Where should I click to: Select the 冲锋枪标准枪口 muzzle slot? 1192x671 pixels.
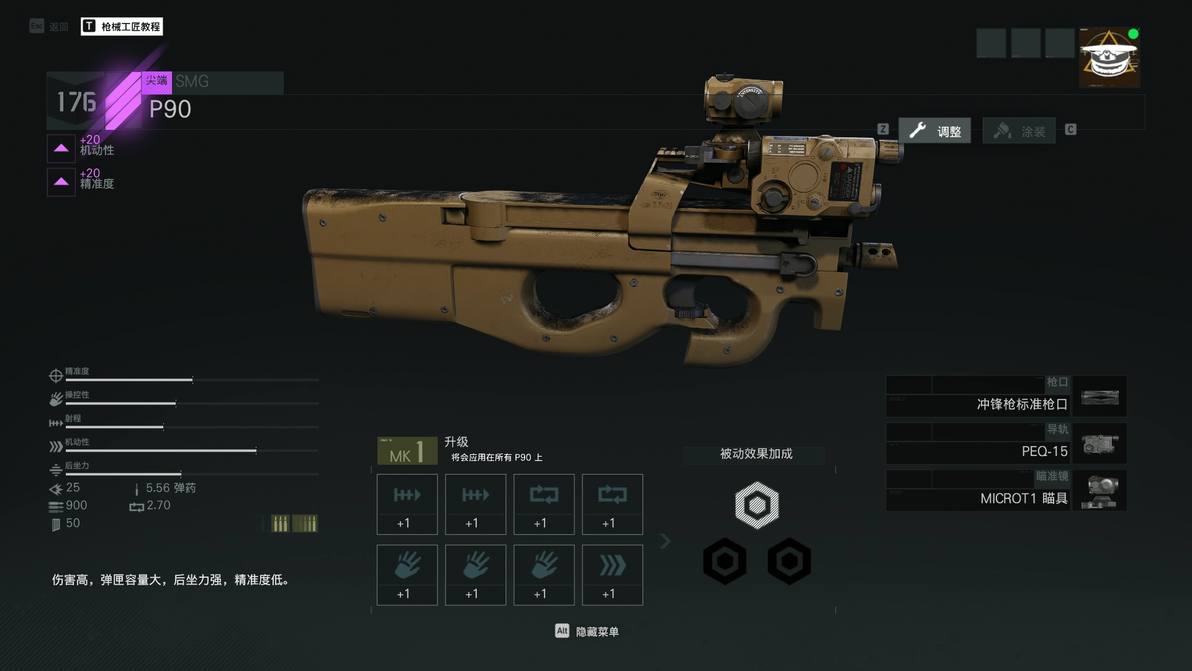[x=1006, y=397]
